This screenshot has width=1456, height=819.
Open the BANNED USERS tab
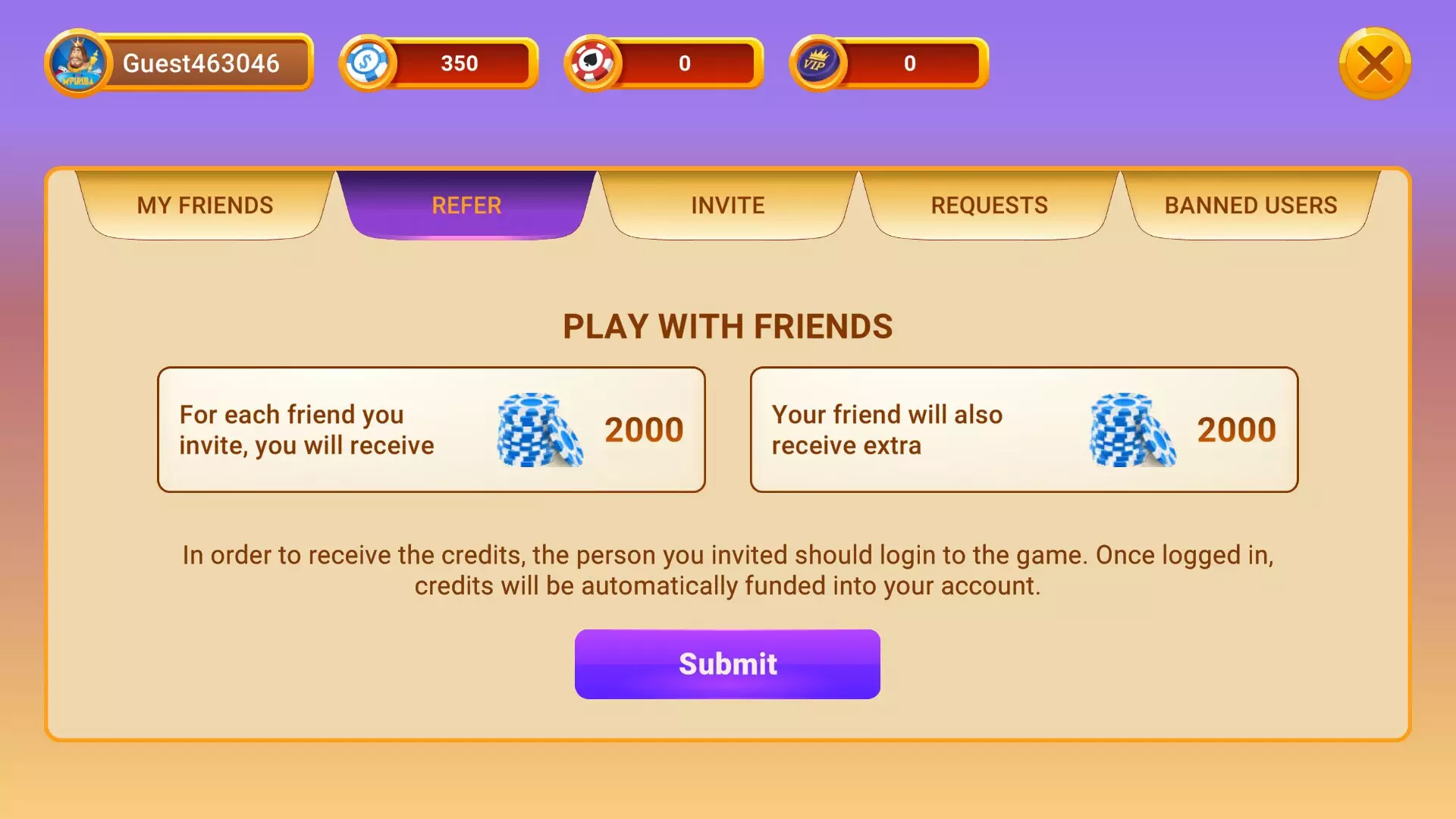1251,205
